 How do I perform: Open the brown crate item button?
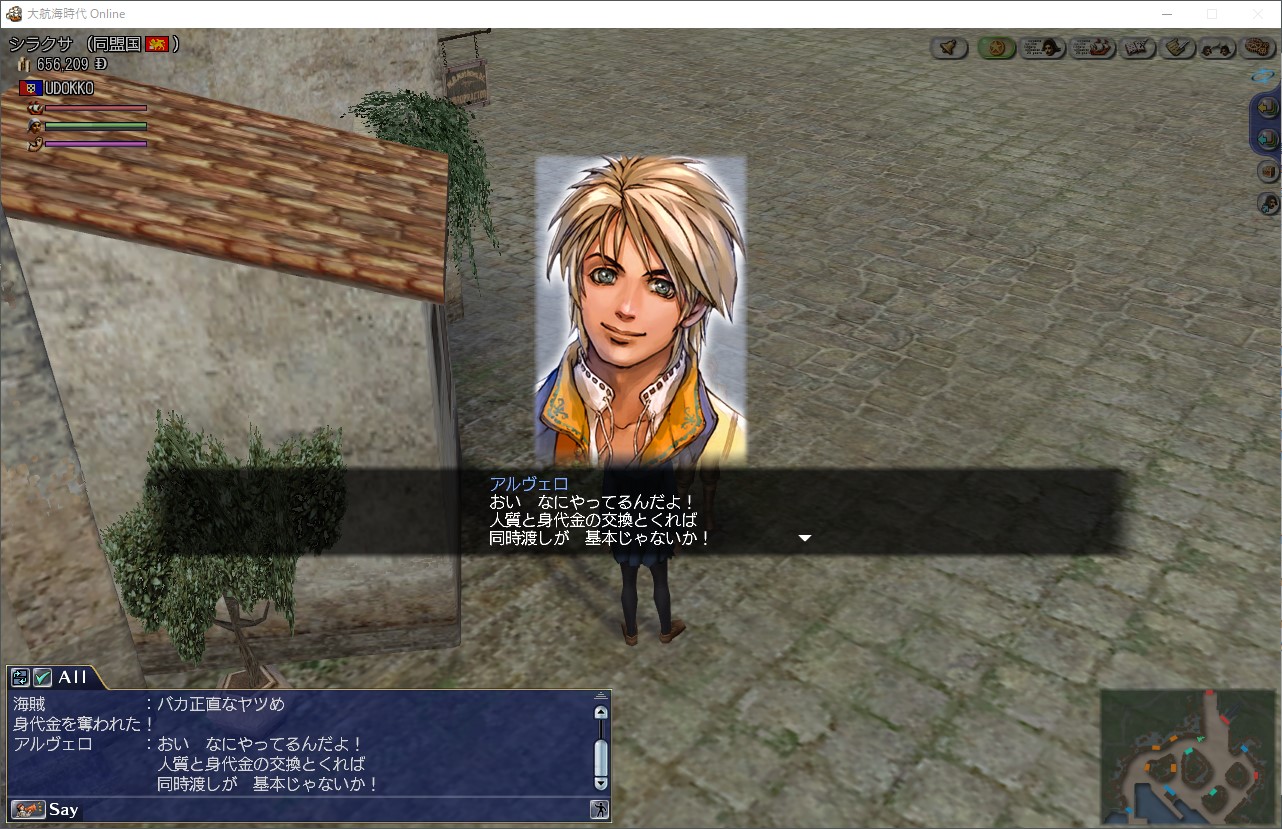tap(1267, 171)
